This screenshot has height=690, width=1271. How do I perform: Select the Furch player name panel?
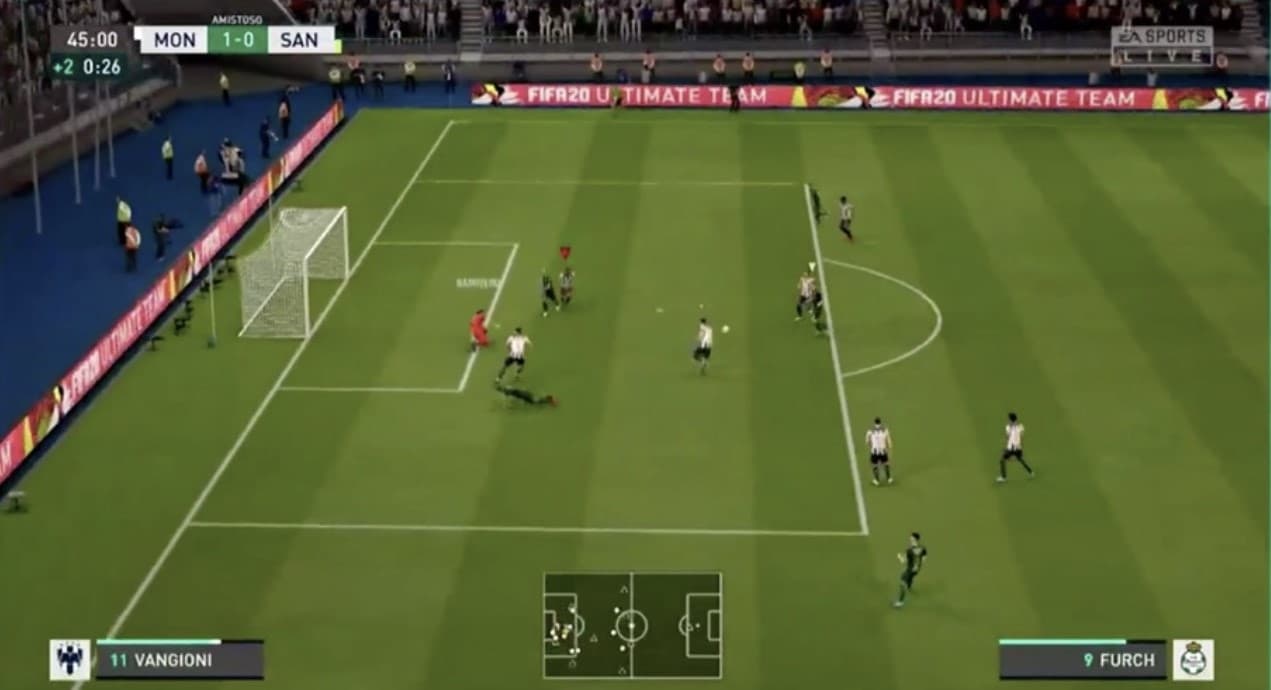[x=1082, y=660]
